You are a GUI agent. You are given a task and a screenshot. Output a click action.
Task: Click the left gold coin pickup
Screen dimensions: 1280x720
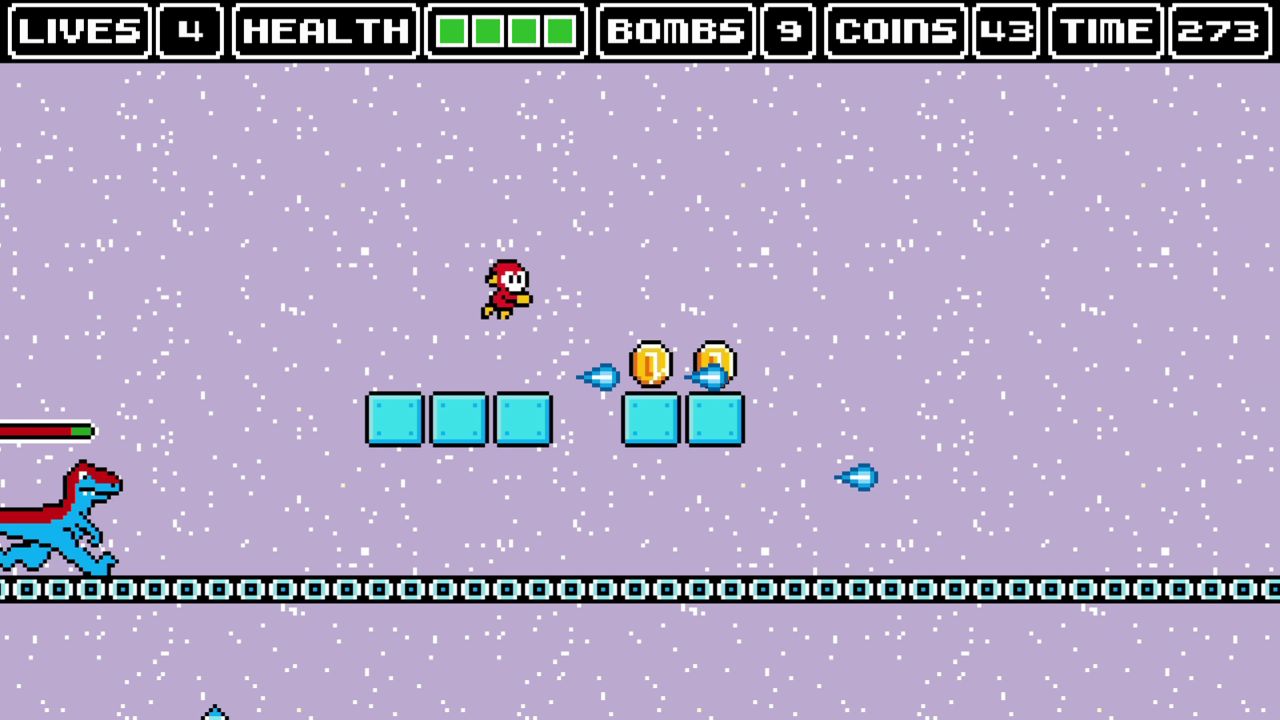tap(651, 365)
